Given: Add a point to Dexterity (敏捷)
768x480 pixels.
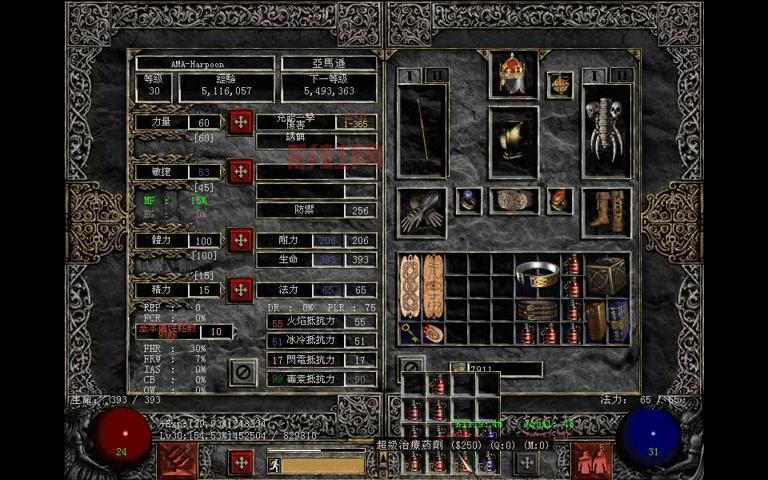Looking at the screenshot, I should [x=240, y=171].
